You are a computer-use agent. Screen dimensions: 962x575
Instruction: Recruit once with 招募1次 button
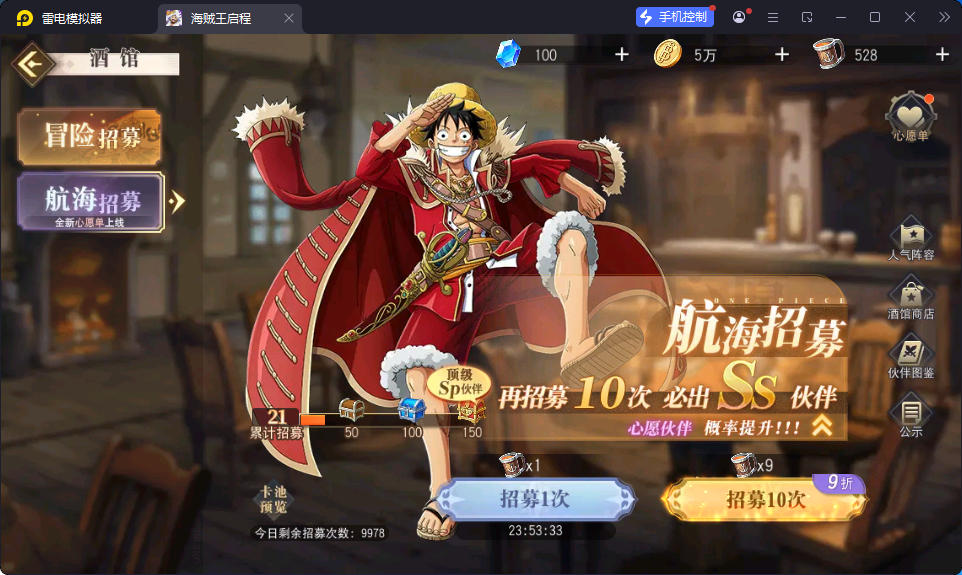pyautogui.click(x=535, y=499)
